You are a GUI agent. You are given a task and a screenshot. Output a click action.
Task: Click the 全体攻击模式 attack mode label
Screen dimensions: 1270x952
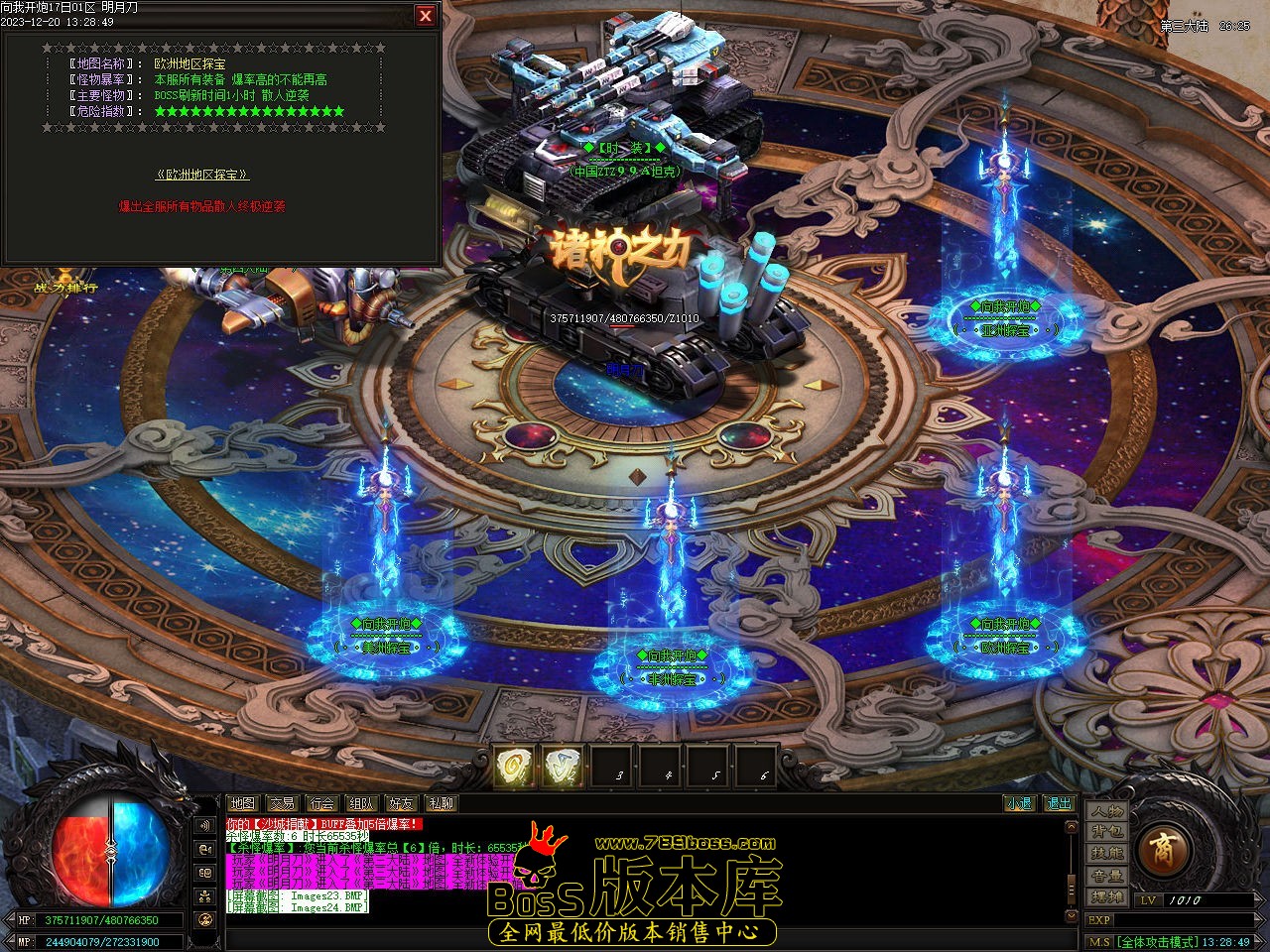(x=1156, y=942)
